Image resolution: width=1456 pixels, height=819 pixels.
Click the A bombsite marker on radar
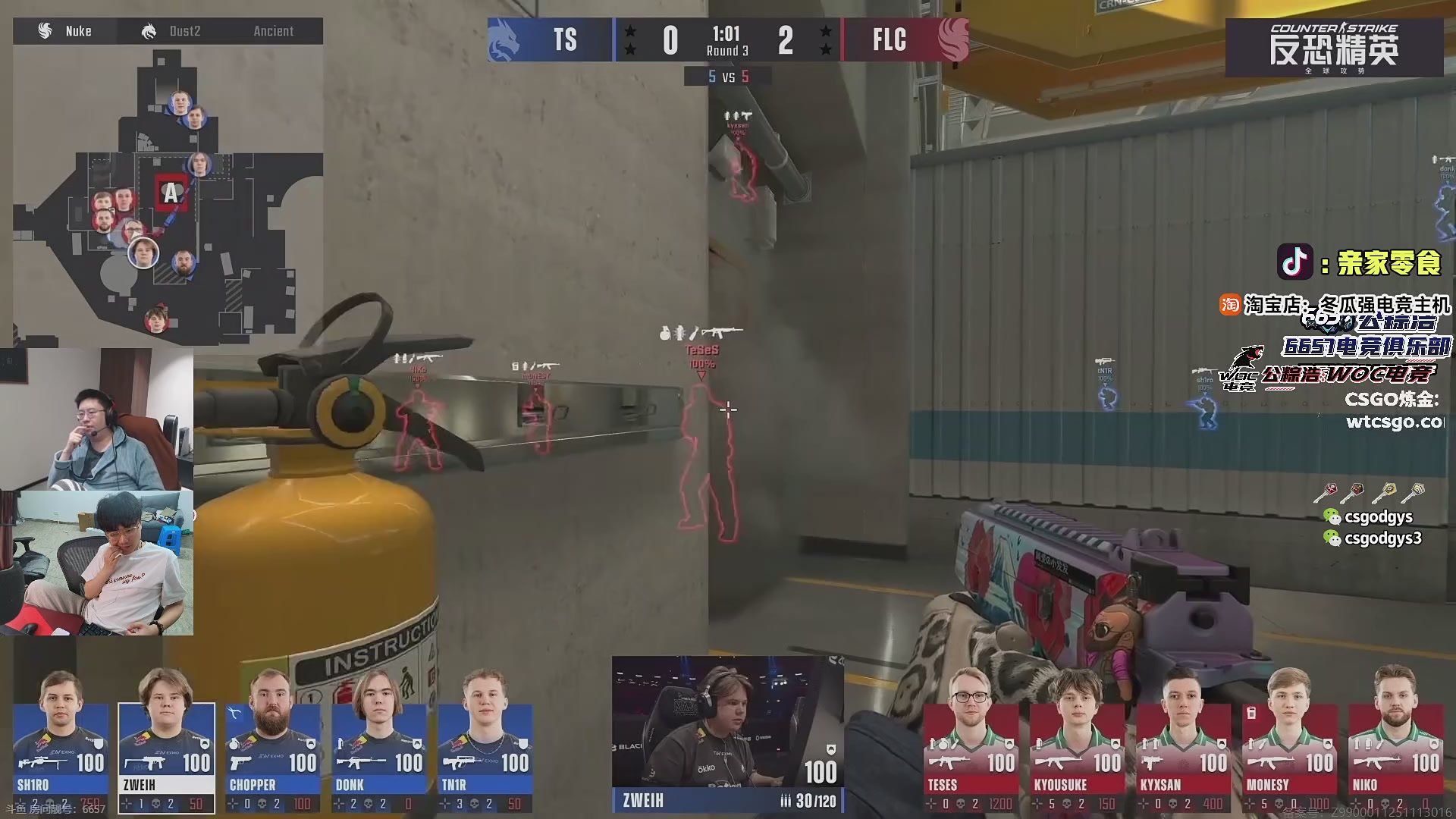pyautogui.click(x=171, y=193)
